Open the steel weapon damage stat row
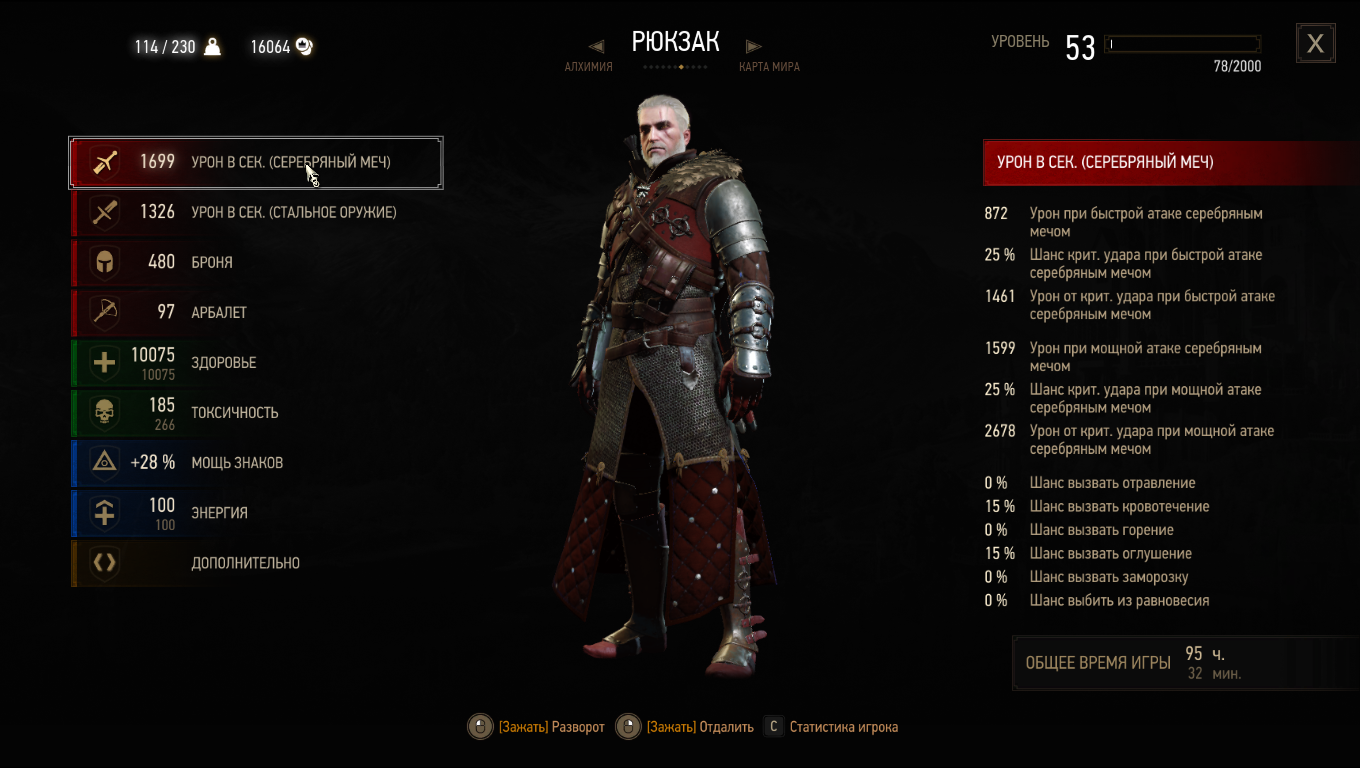 click(x=256, y=212)
